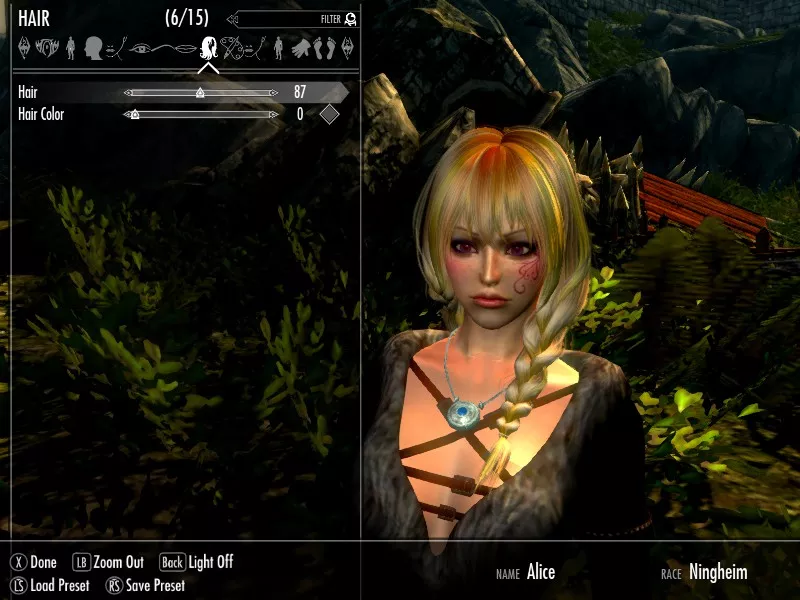Switch to the glove hand tab
800x600 pixels.
click(x=301, y=47)
